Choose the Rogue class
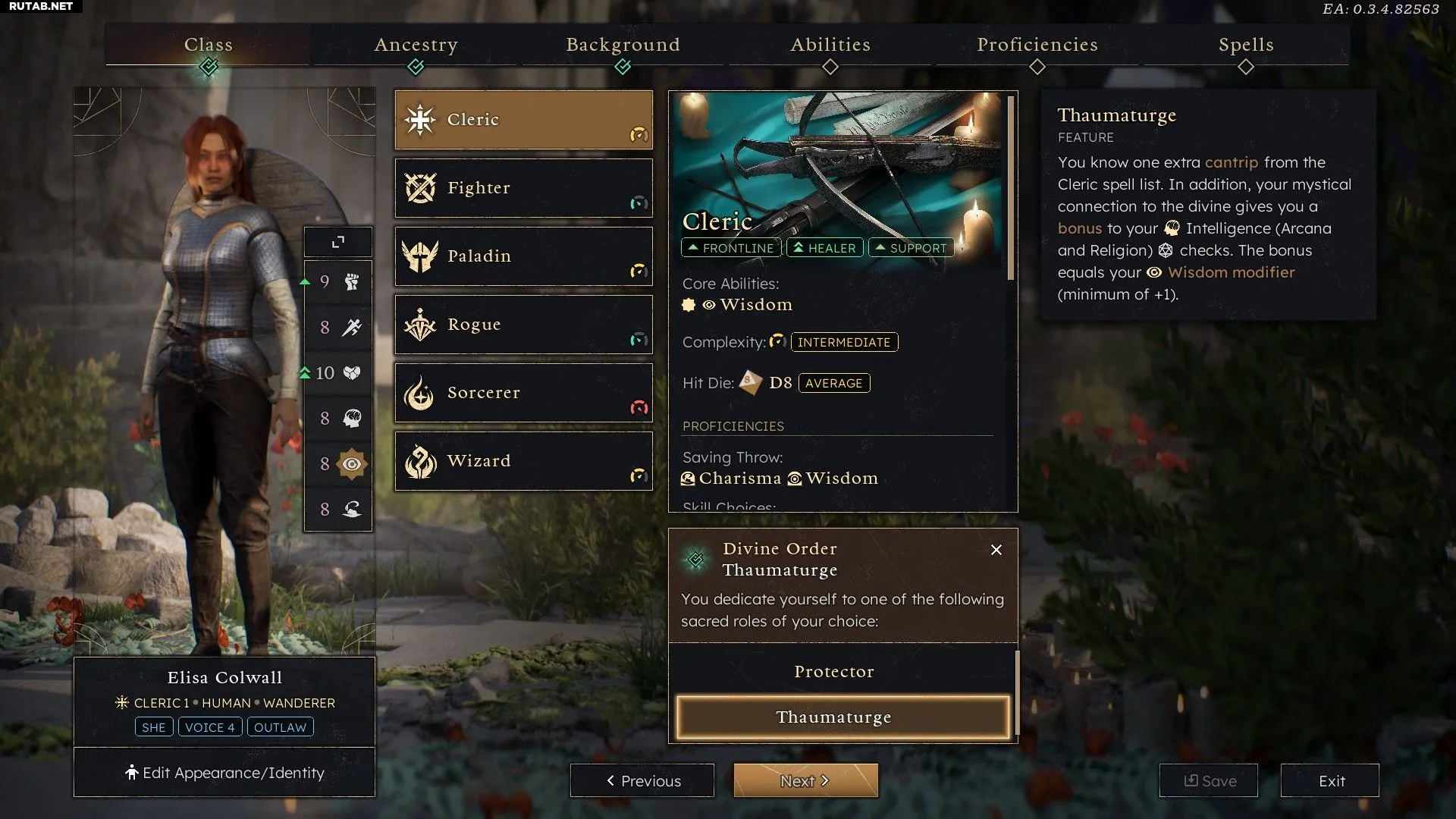The width and height of the screenshot is (1456, 819). pyautogui.click(x=523, y=325)
